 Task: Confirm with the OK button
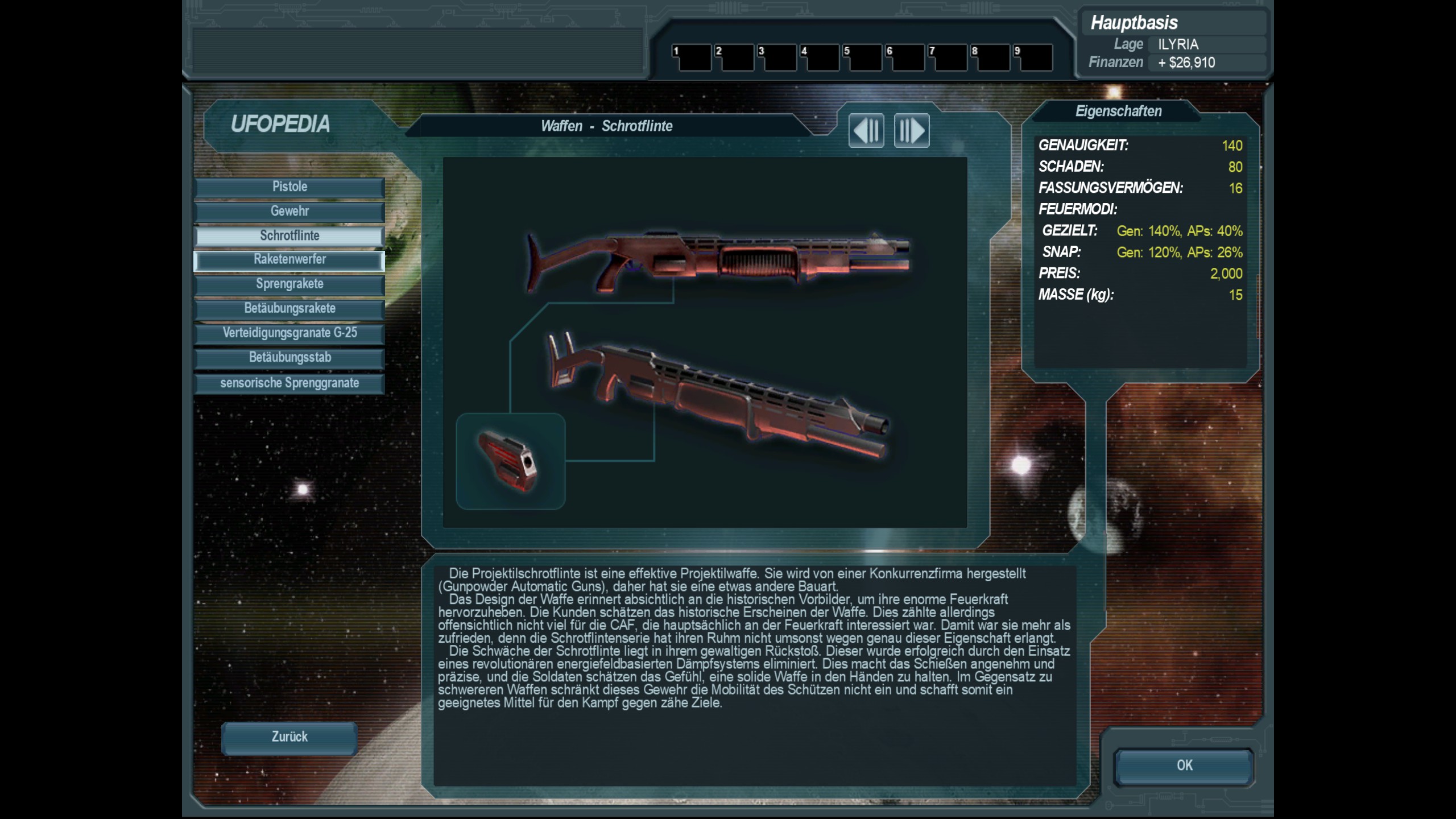pyautogui.click(x=1184, y=766)
